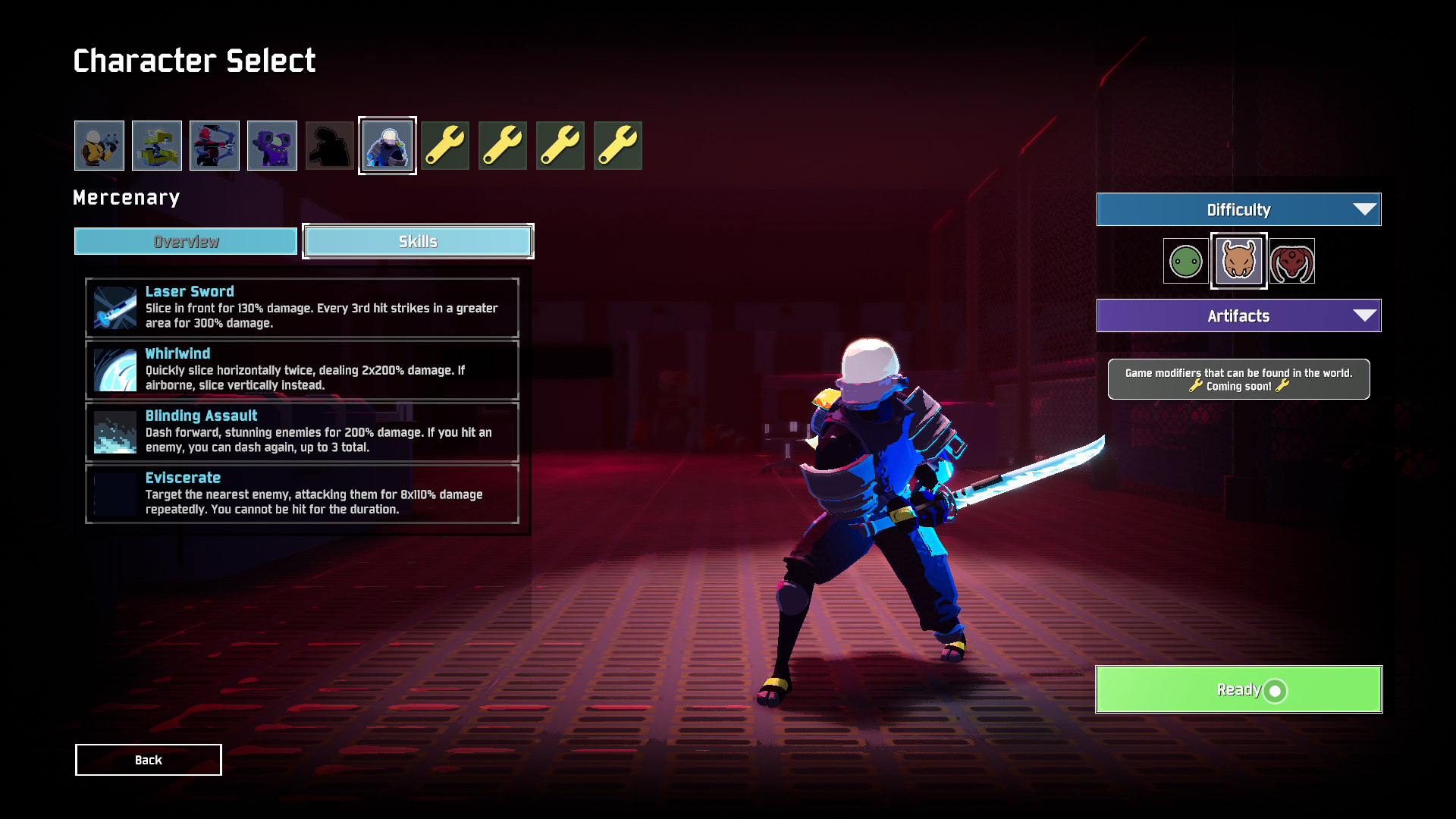Select the orange Rainstorm difficulty icon
The image size is (1456, 819).
click(1238, 262)
